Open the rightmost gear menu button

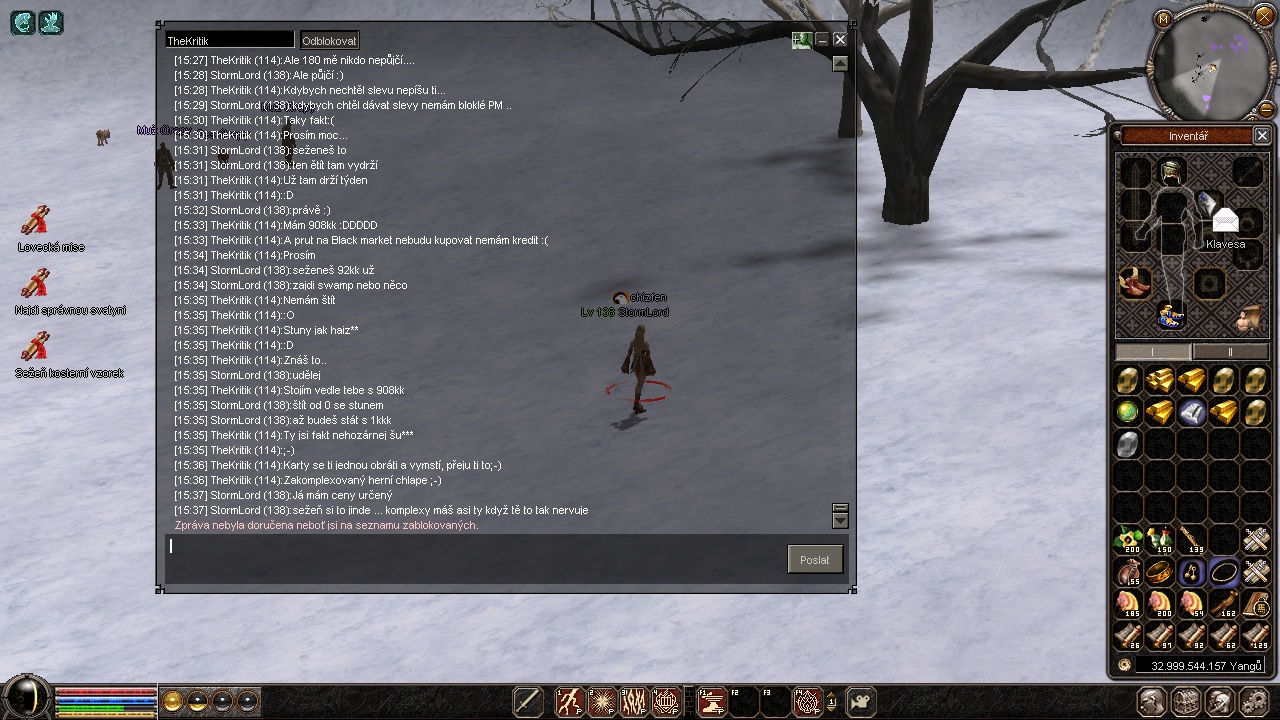click(x=1258, y=702)
